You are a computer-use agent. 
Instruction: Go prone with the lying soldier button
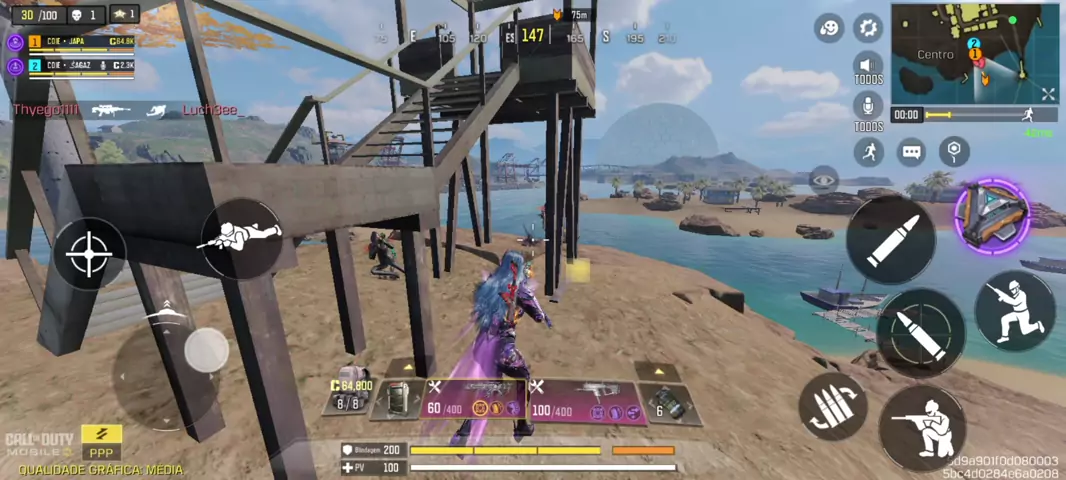pos(241,237)
